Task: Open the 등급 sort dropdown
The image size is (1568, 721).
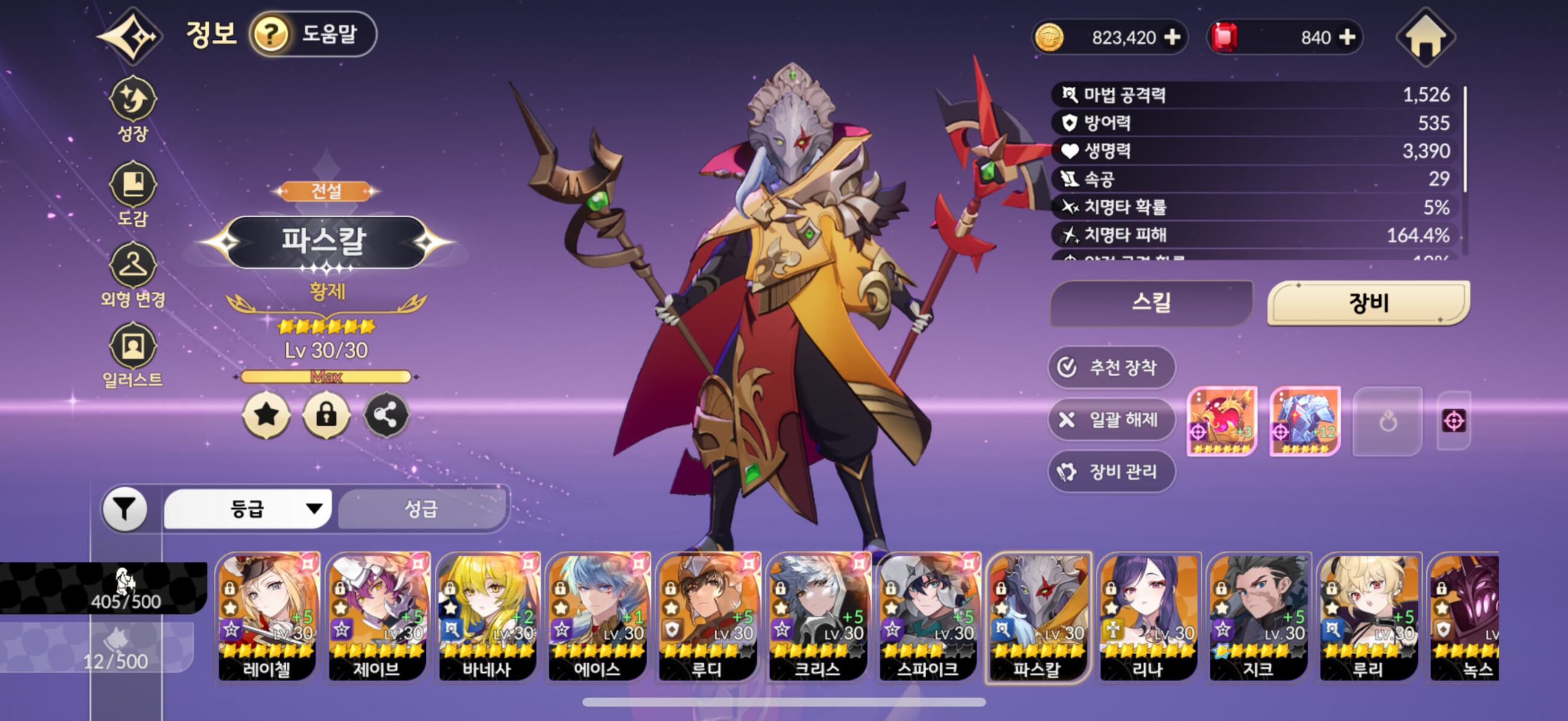Action: pyautogui.click(x=248, y=509)
